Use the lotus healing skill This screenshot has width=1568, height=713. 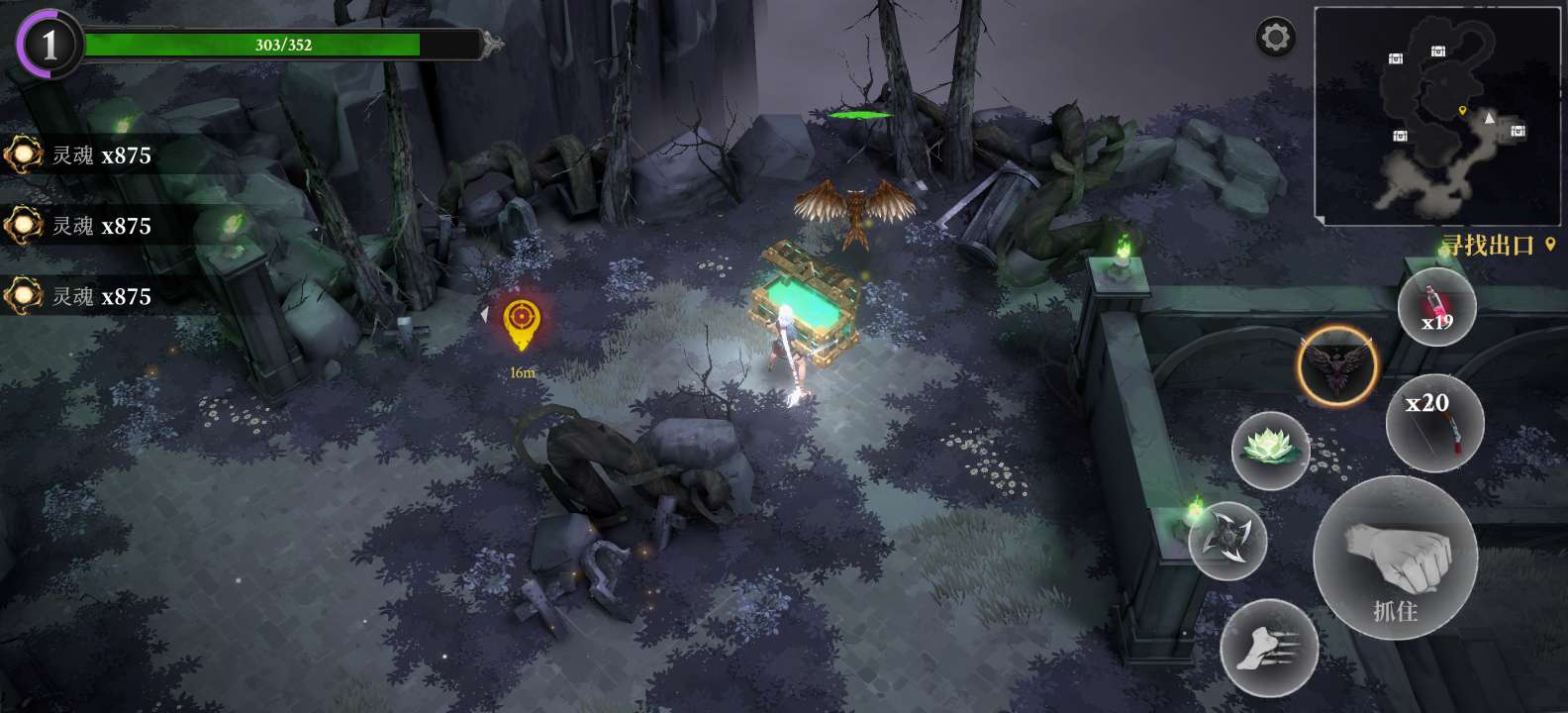pyautogui.click(x=1270, y=448)
